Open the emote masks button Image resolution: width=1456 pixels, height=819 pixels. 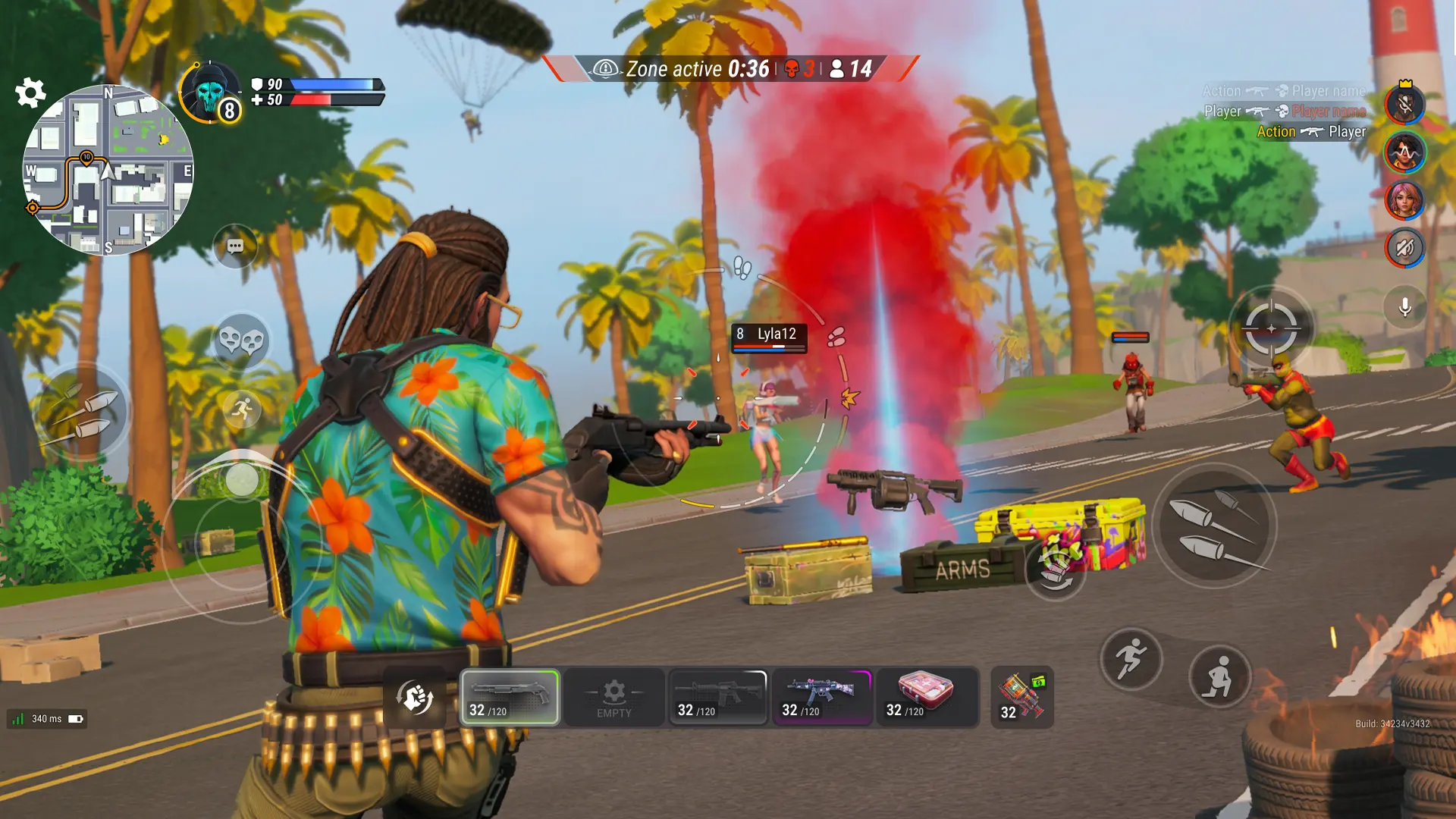[x=241, y=340]
